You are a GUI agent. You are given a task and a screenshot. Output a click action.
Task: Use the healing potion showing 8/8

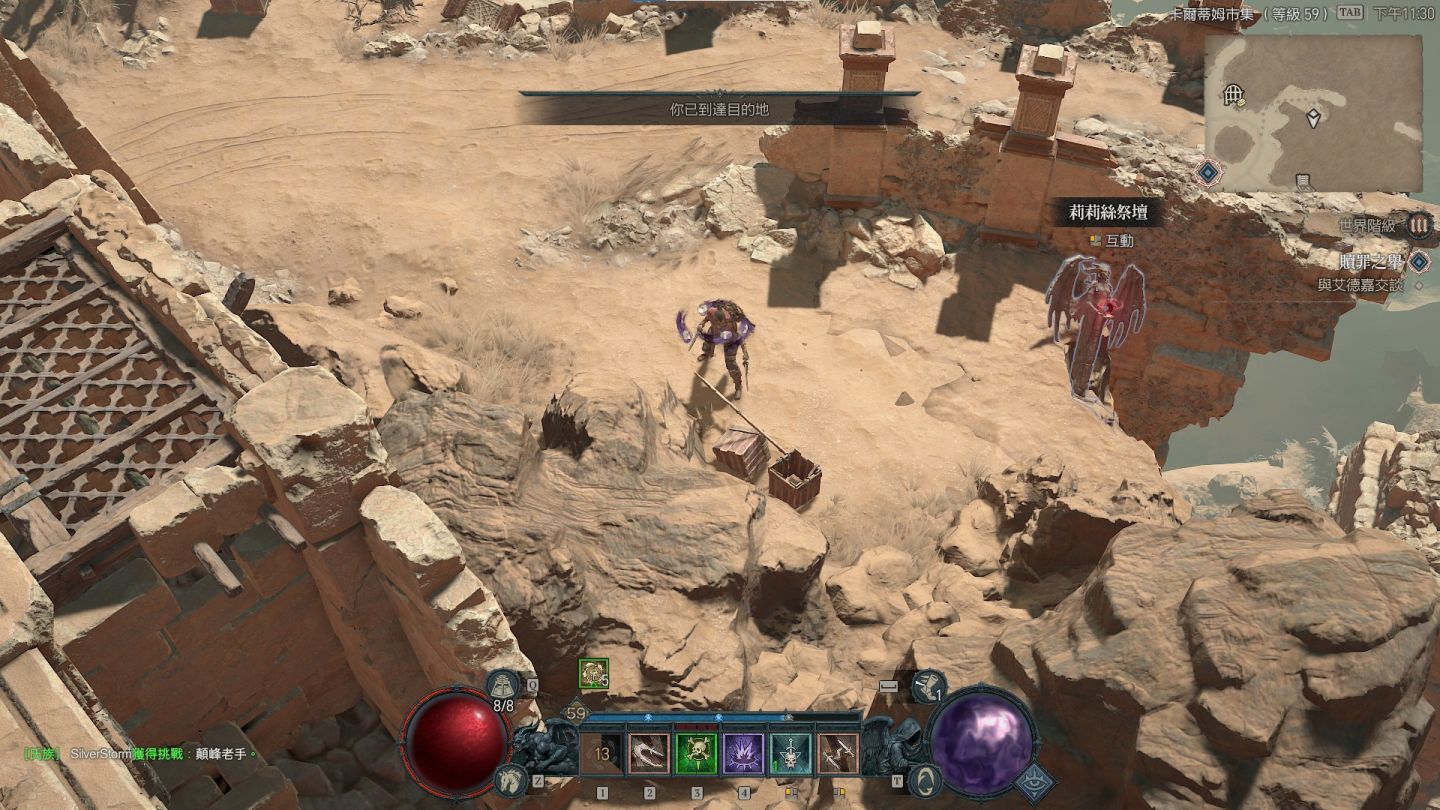pyautogui.click(x=502, y=685)
